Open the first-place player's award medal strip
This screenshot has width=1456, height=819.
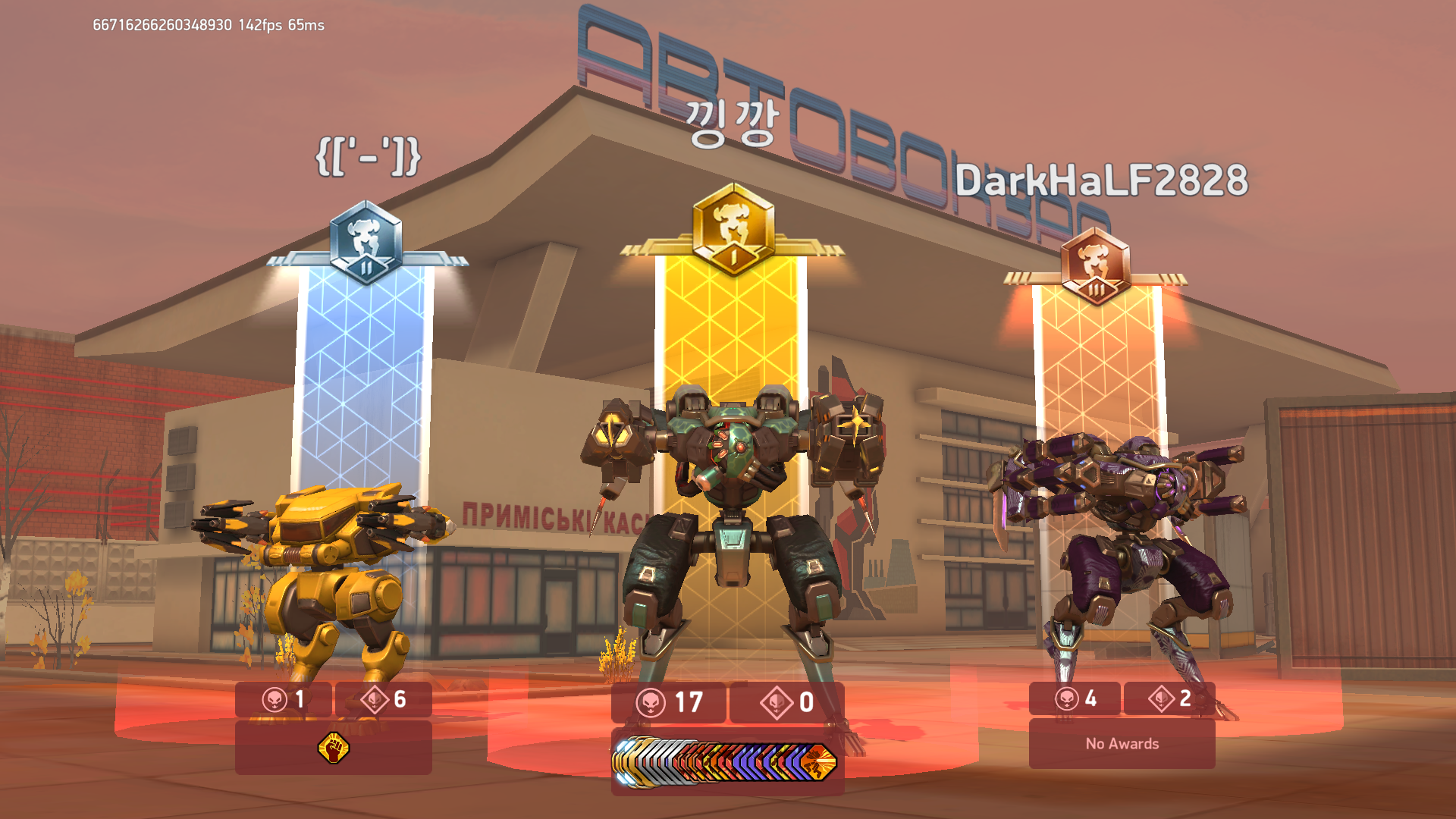point(726,761)
